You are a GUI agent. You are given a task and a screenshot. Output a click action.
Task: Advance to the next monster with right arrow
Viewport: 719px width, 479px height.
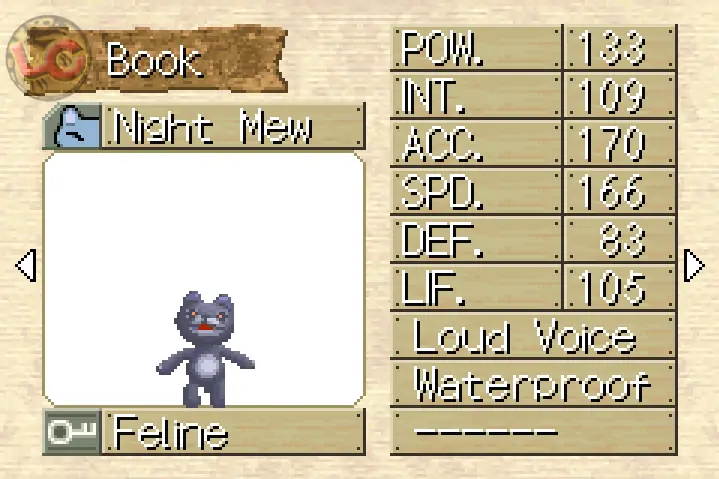click(x=693, y=266)
